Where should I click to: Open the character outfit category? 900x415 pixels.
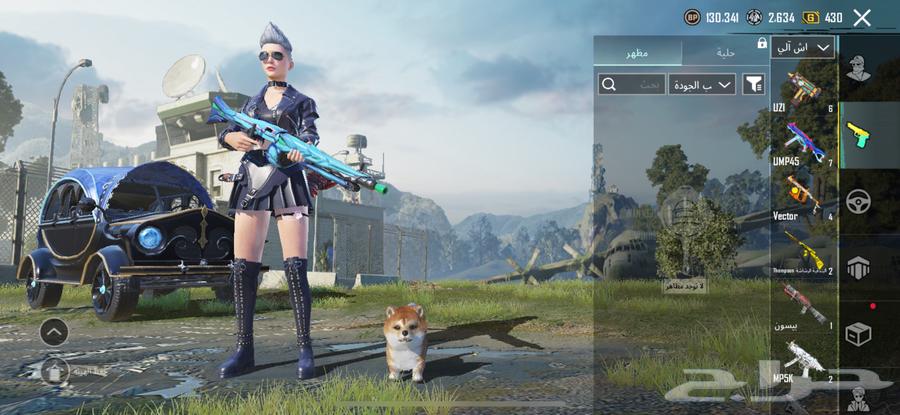(x=858, y=69)
